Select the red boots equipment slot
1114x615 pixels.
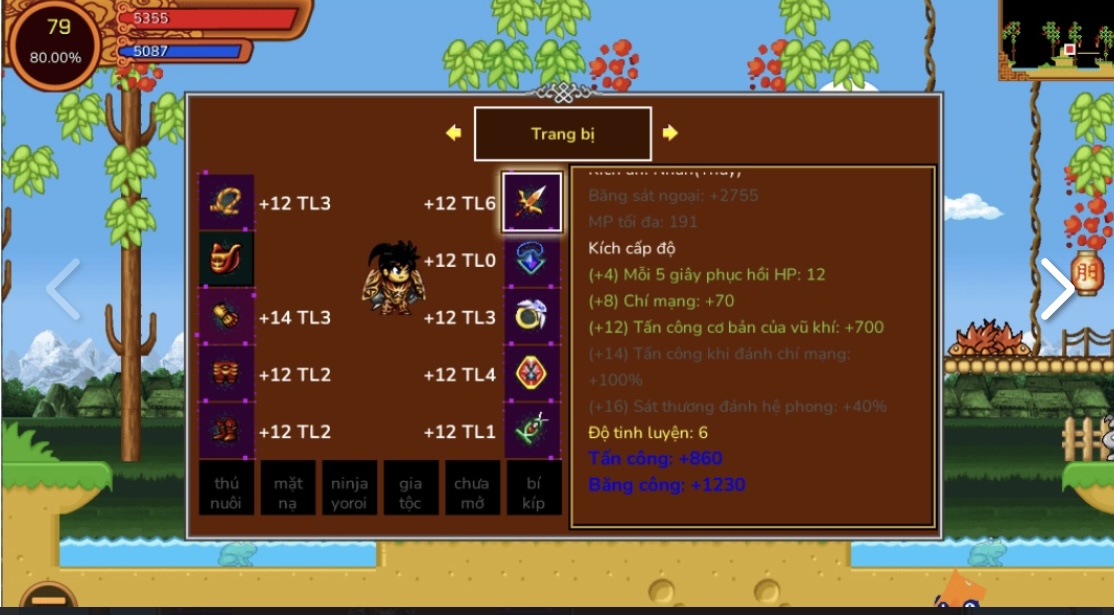click(226, 431)
